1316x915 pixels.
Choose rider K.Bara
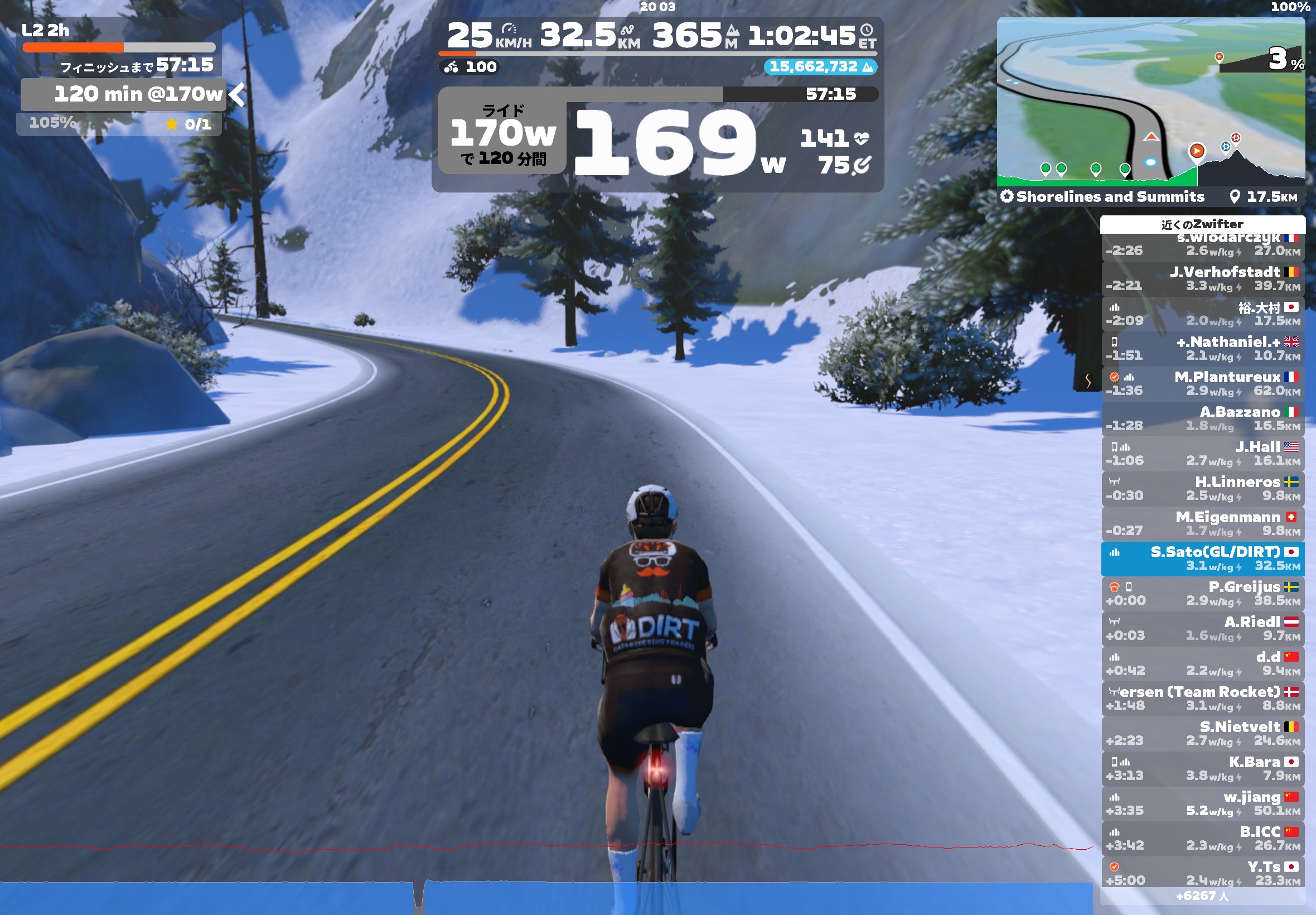coord(1202,768)
